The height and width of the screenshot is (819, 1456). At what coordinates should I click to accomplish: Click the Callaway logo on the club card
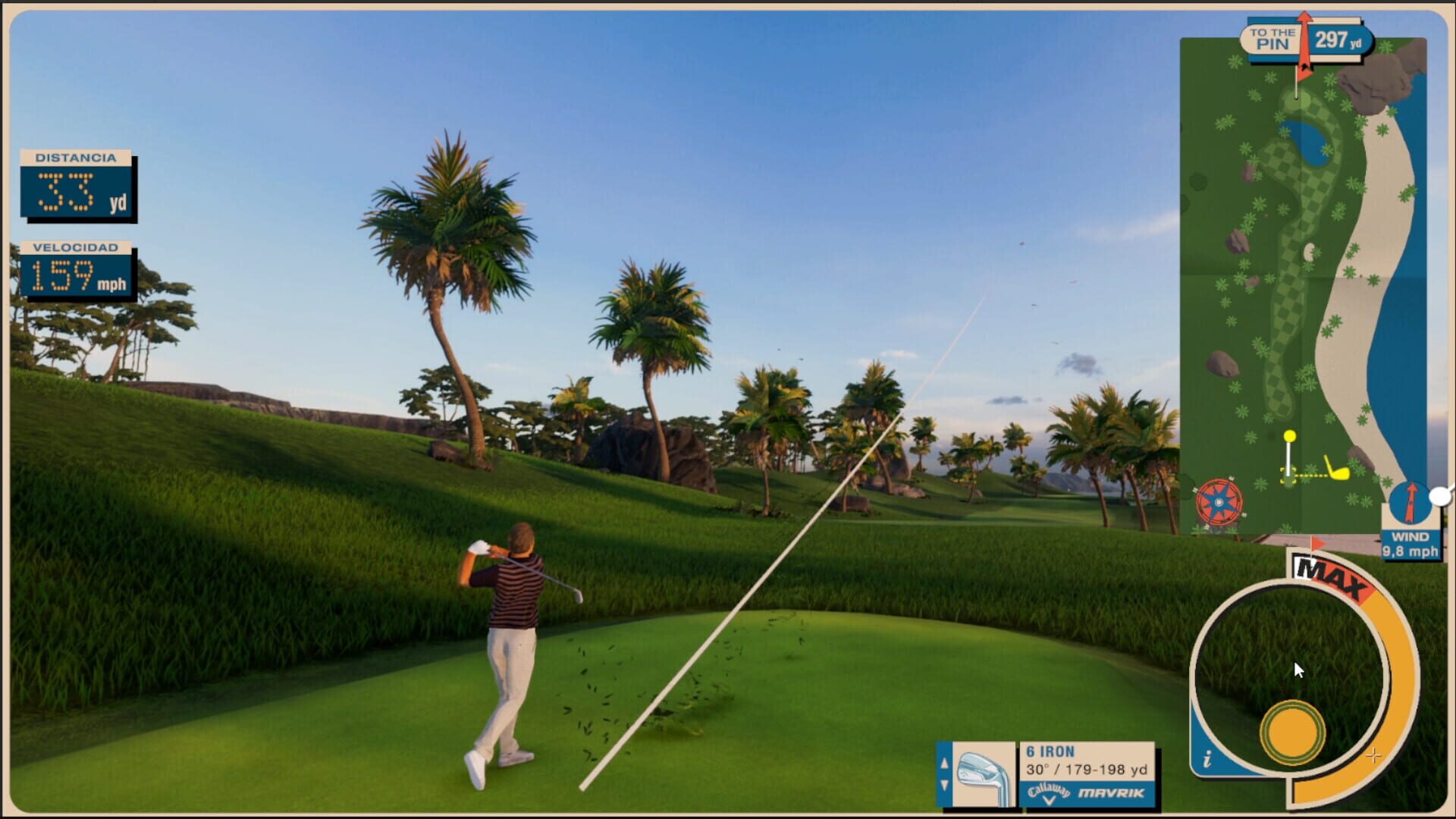1049,790
